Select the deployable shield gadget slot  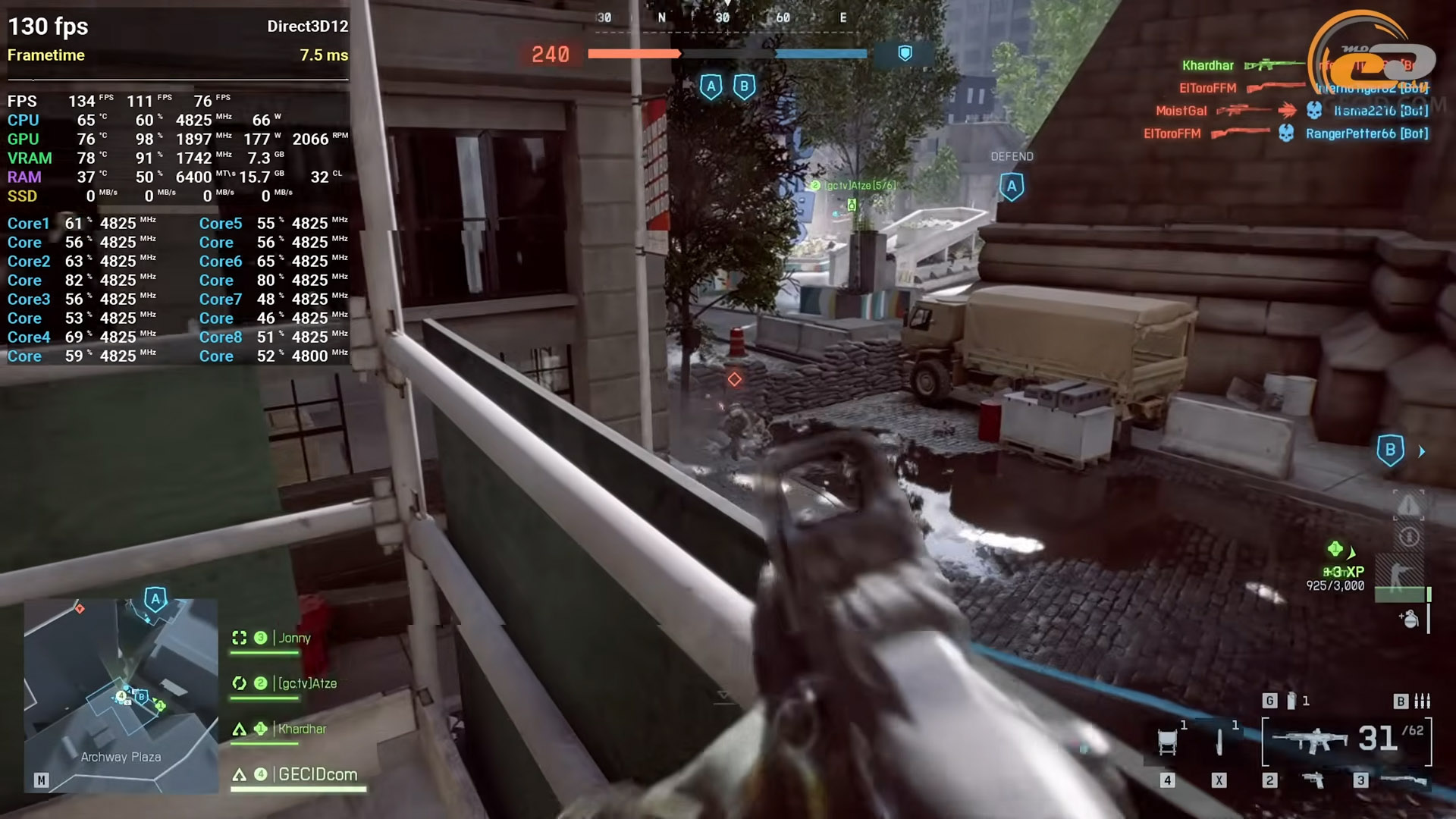click(x=1168, y=741)
